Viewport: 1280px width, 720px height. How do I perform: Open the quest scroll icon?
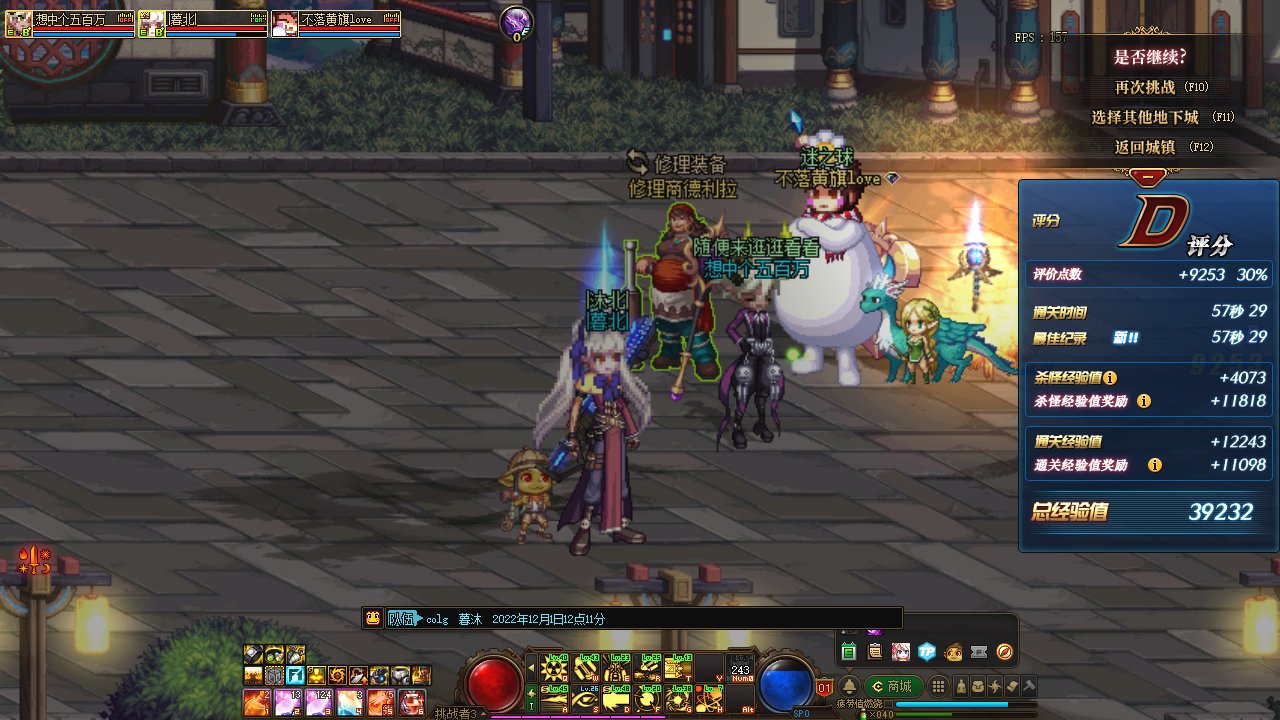click(875, 652)
